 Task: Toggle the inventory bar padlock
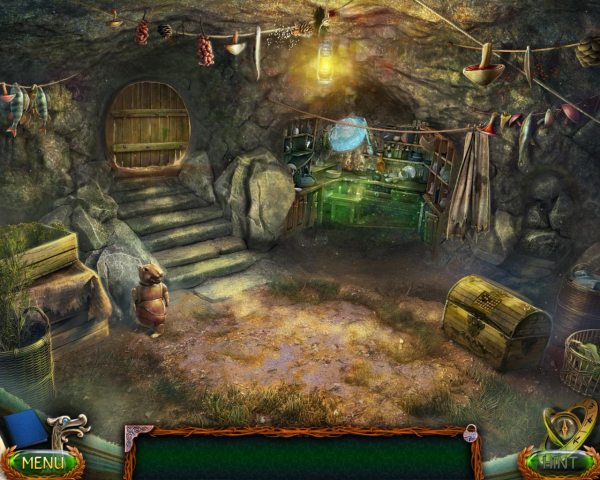click(470, 433)
